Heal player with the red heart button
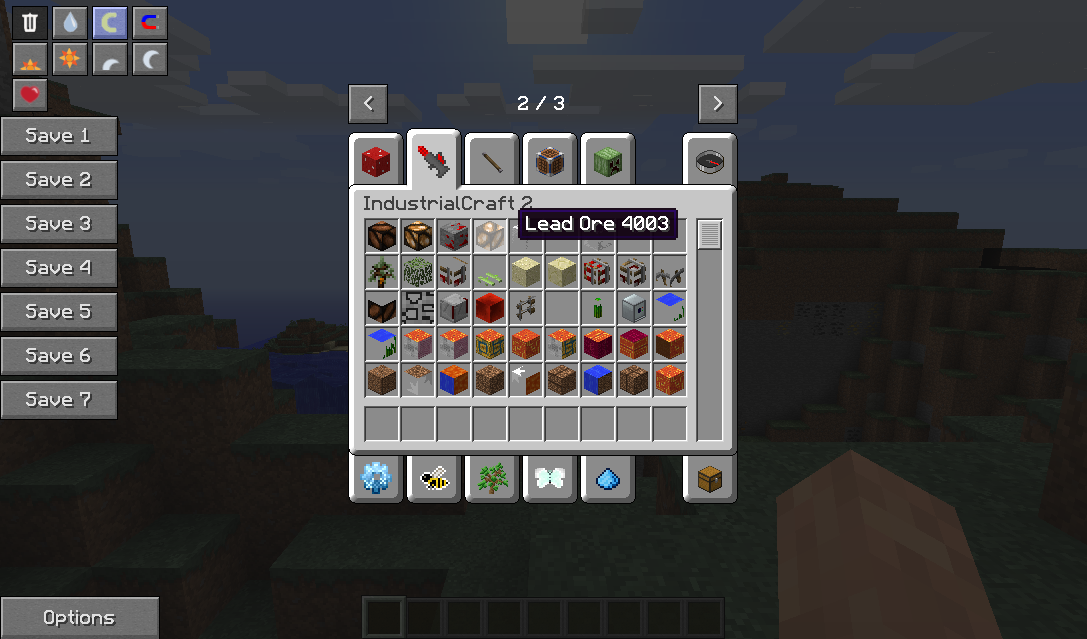1087x639 pixels. [30, 96]
